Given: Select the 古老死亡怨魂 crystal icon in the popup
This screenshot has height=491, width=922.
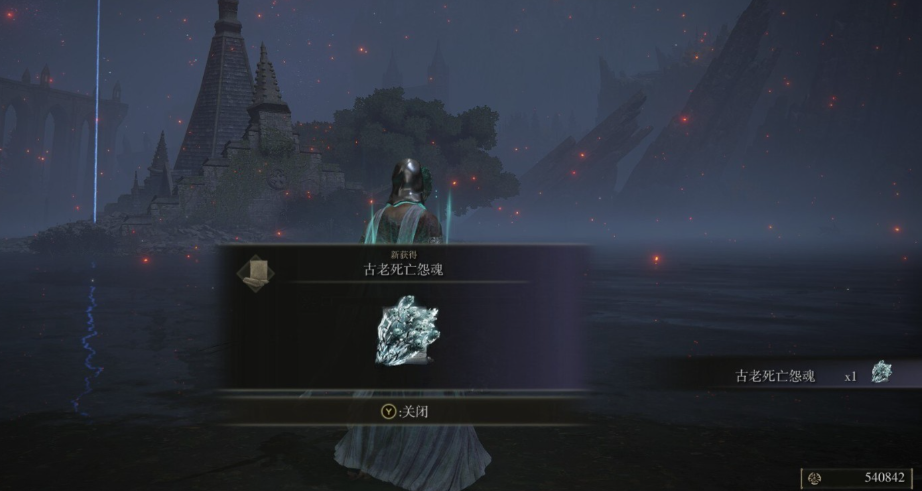Looking at the screenshot, I should pos(404,329).
